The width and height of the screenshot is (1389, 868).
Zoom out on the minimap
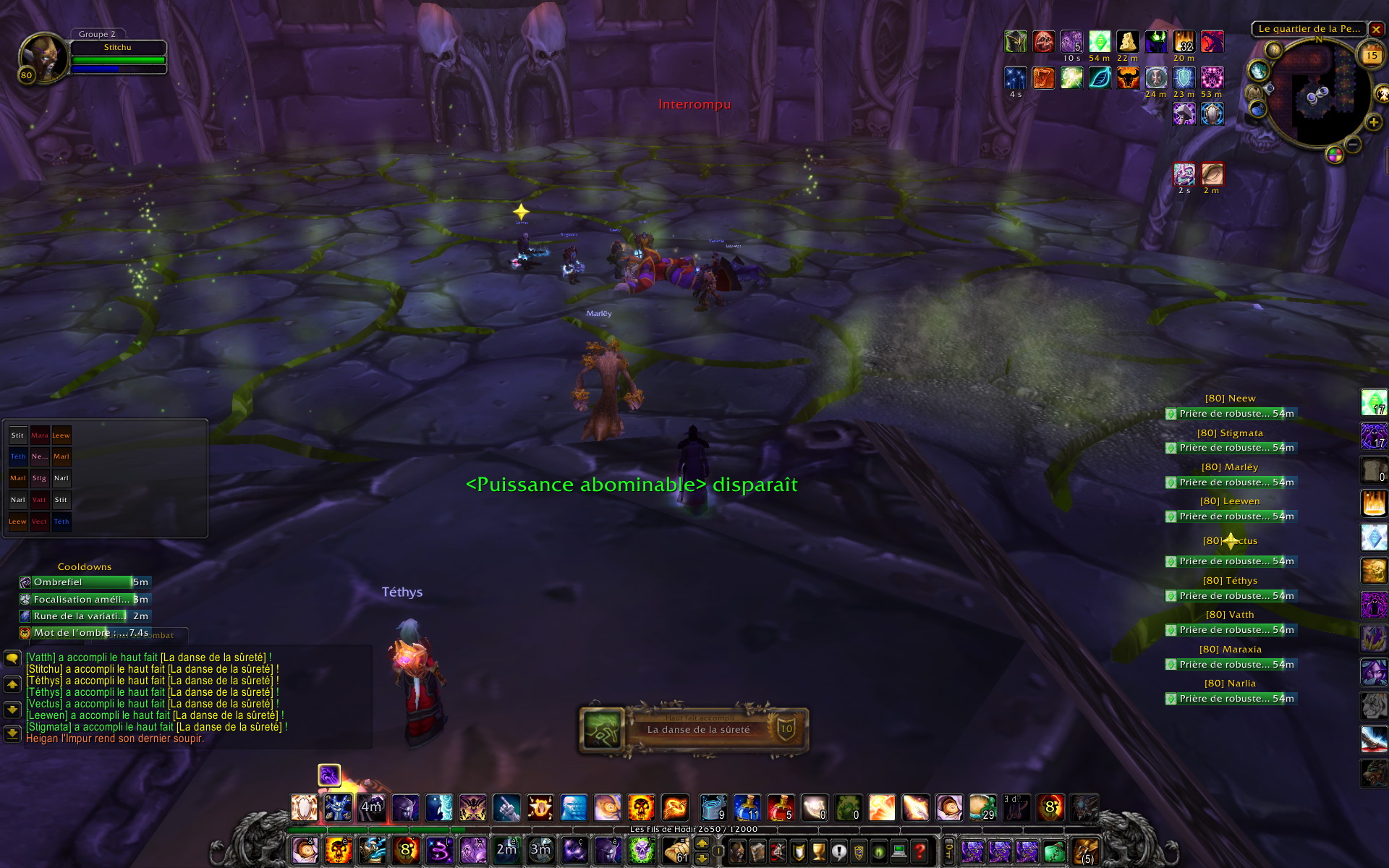(x=1353, y=145)
